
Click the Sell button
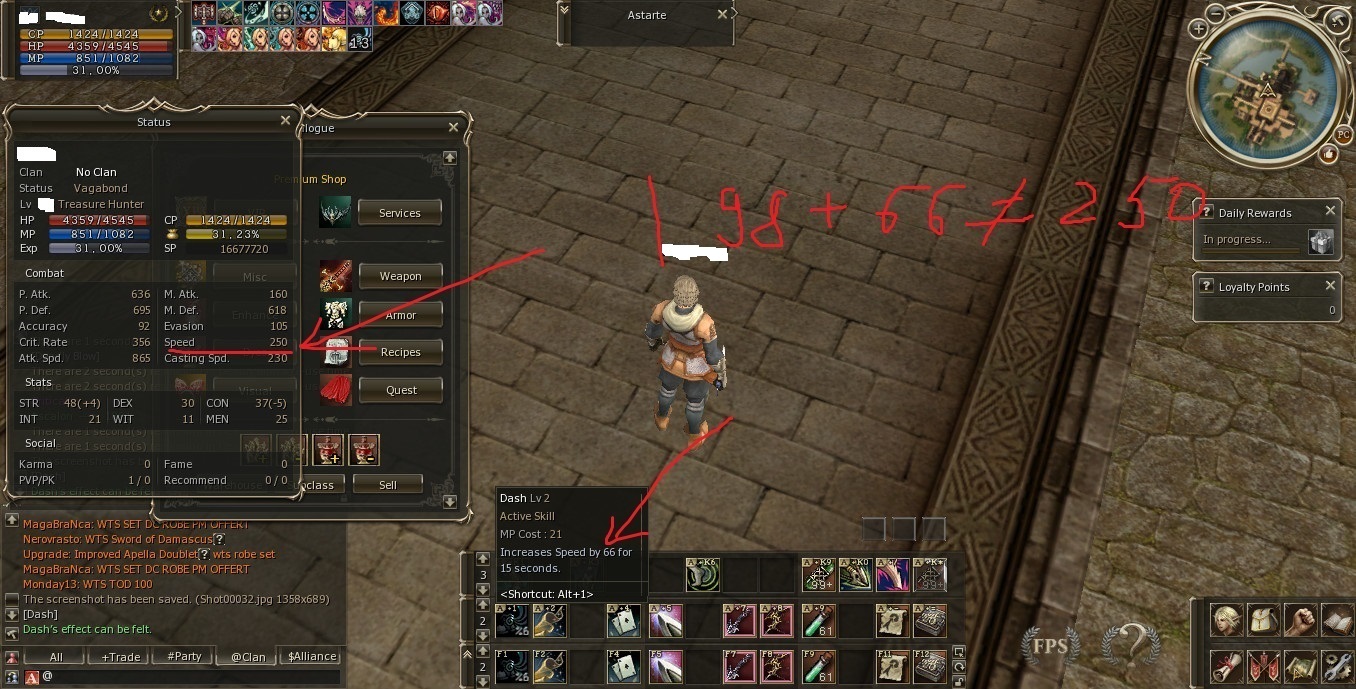click(388, 485)
